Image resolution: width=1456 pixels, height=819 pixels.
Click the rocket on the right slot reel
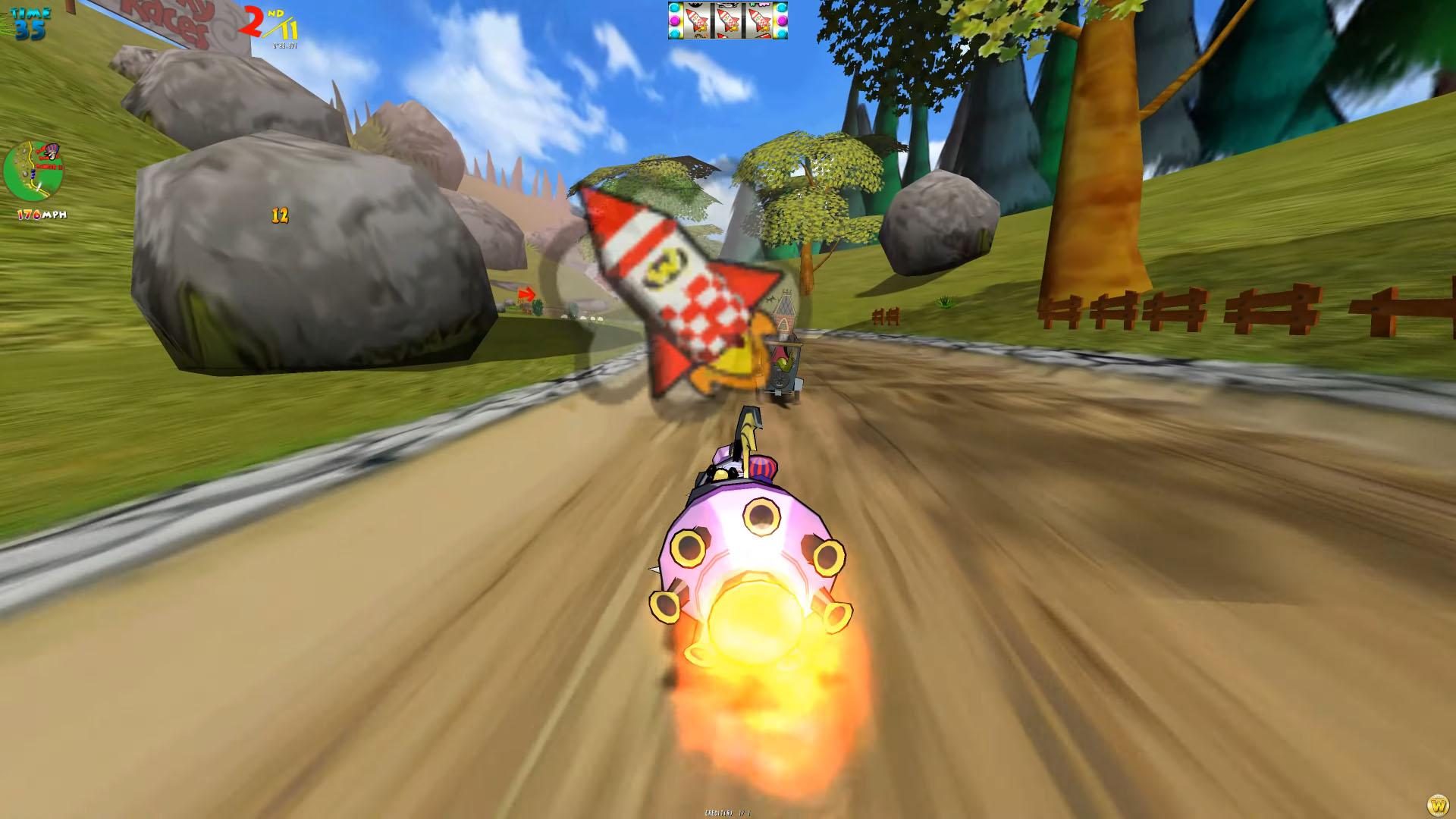(760, 20)
